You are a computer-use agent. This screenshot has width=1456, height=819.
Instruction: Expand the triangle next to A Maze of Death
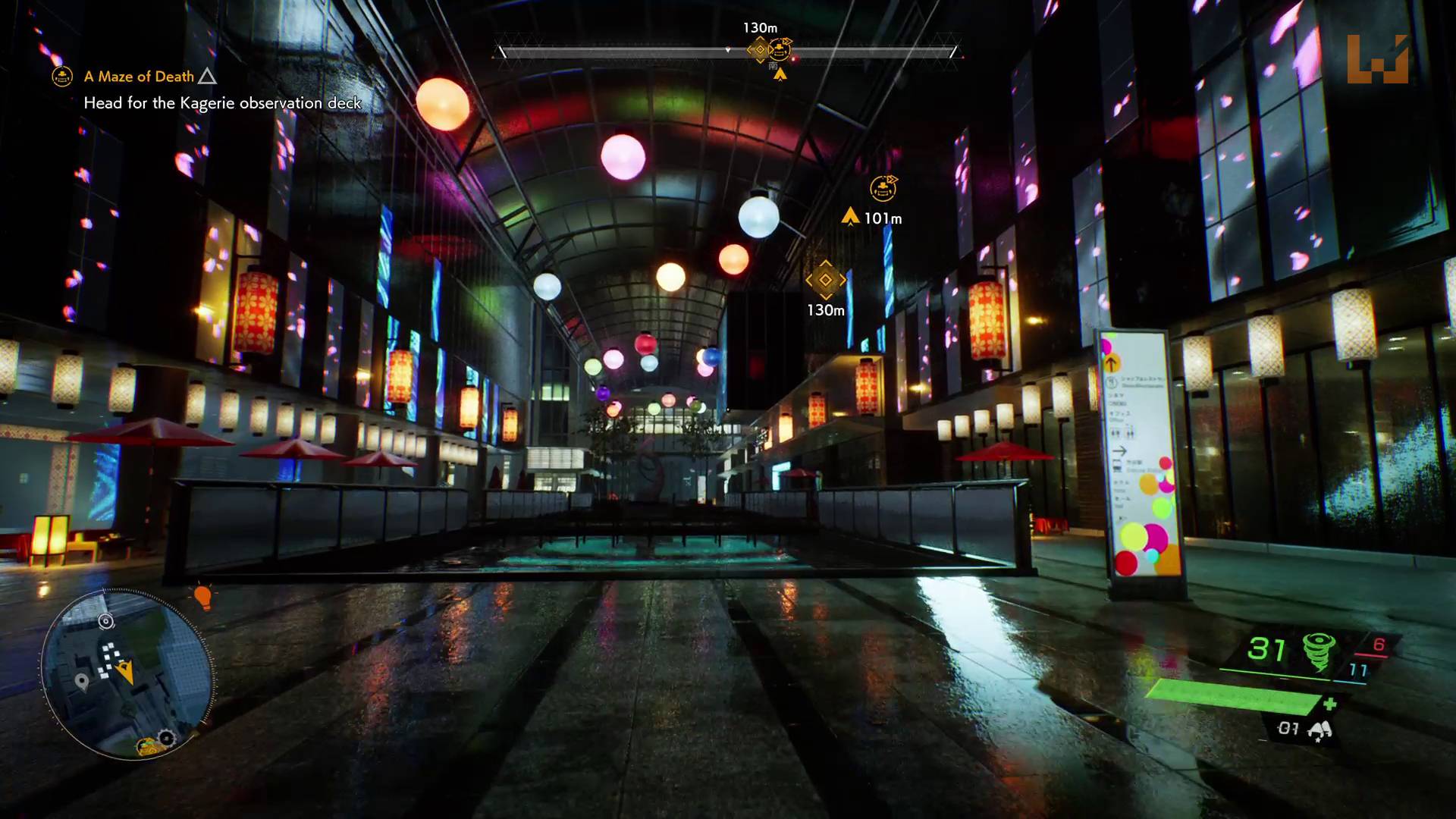[206, 76]
